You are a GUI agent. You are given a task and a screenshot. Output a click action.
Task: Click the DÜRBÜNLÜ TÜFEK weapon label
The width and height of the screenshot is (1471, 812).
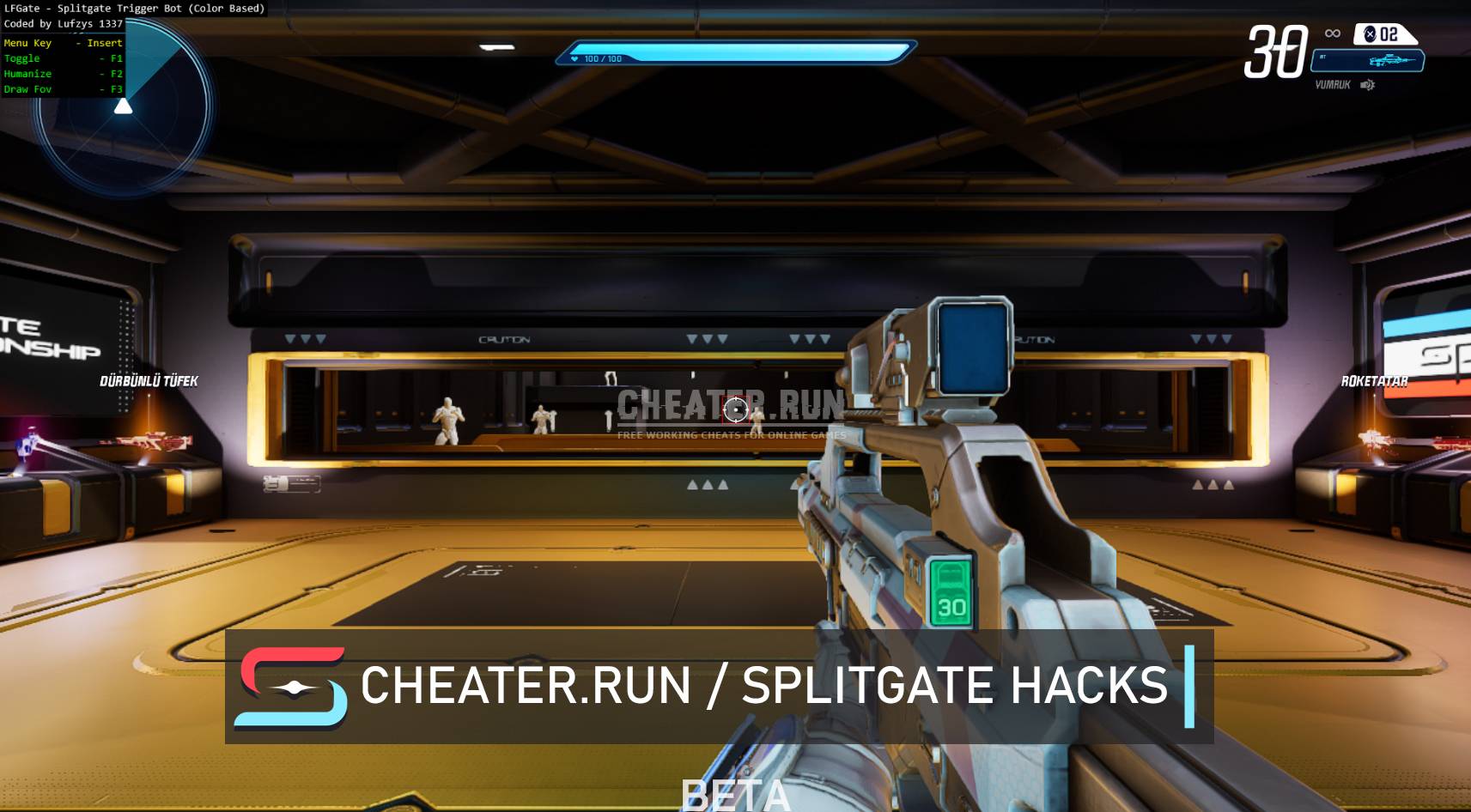(150, 379)
